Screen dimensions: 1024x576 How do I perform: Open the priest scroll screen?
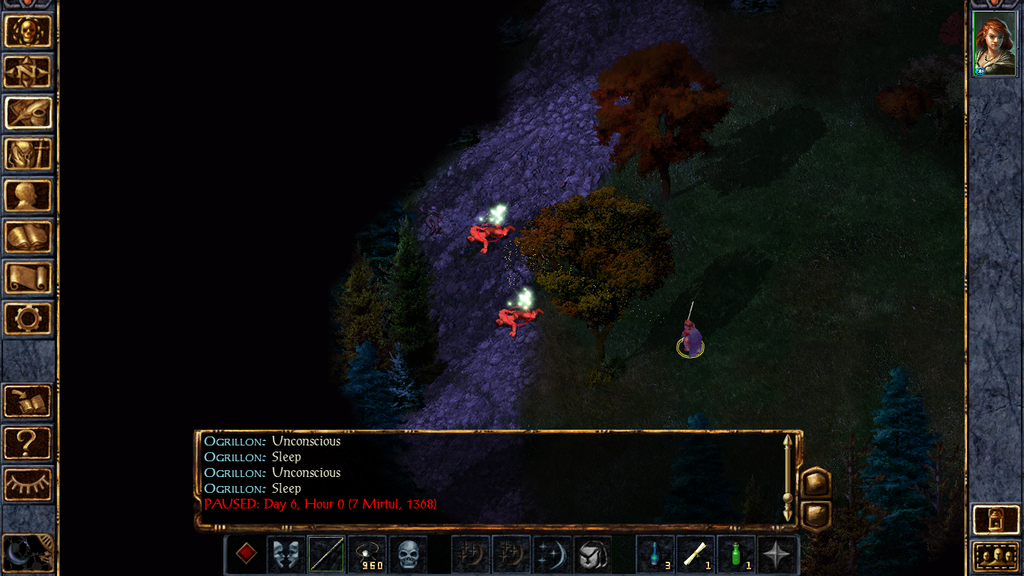28,278
